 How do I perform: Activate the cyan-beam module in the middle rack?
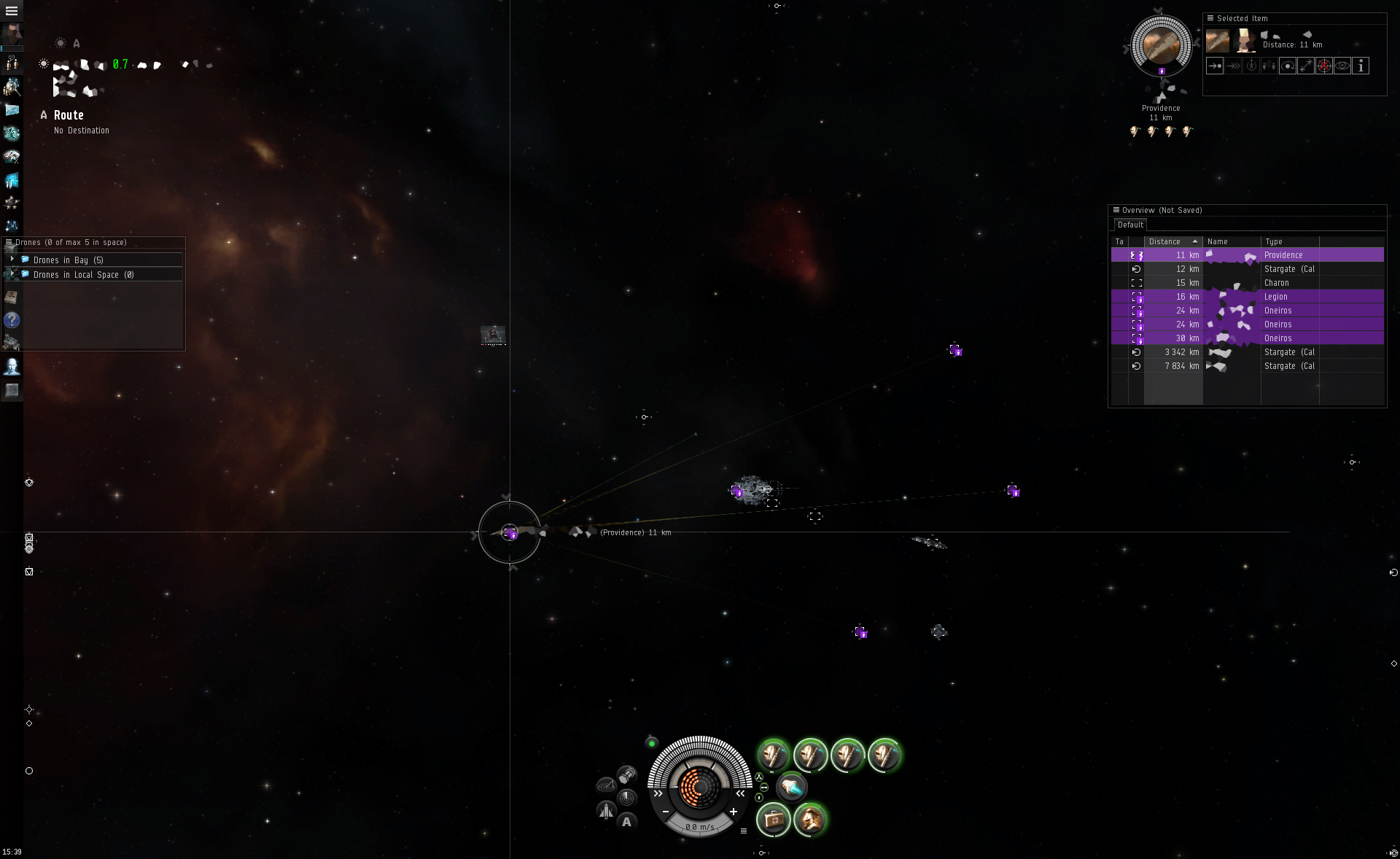click(x=791, y=787)
